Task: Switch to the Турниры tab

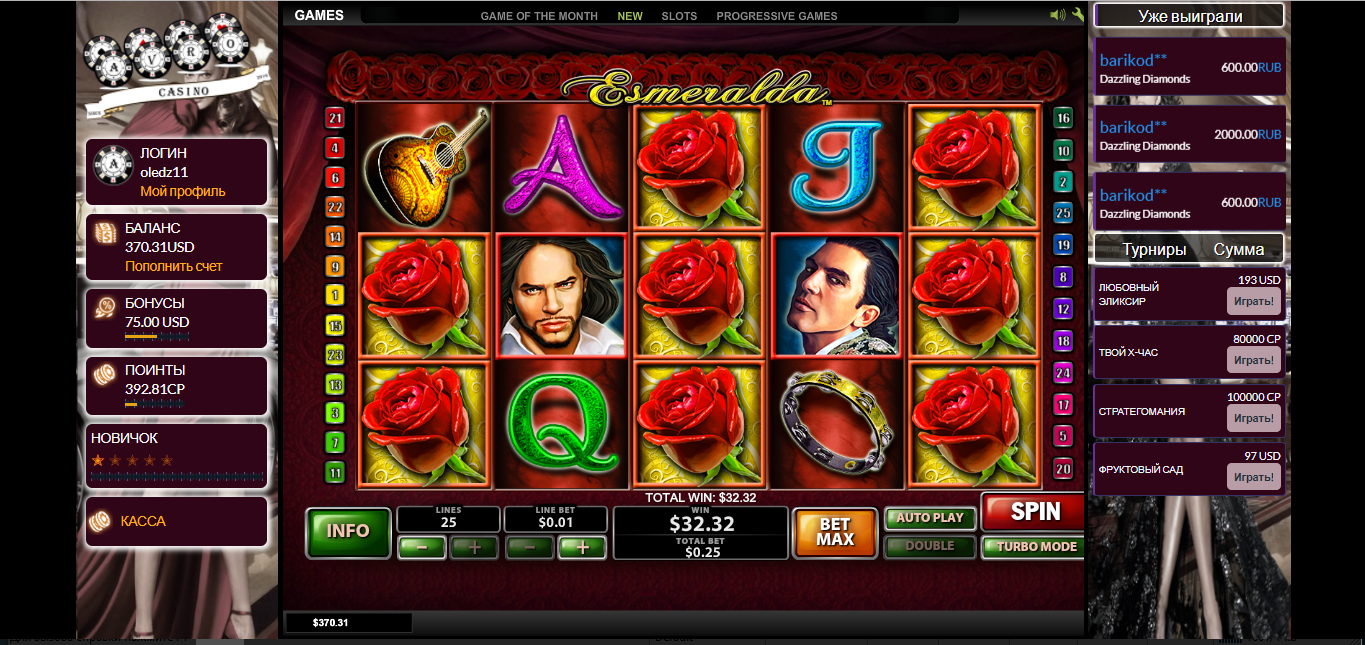Action: (1154, 249)
